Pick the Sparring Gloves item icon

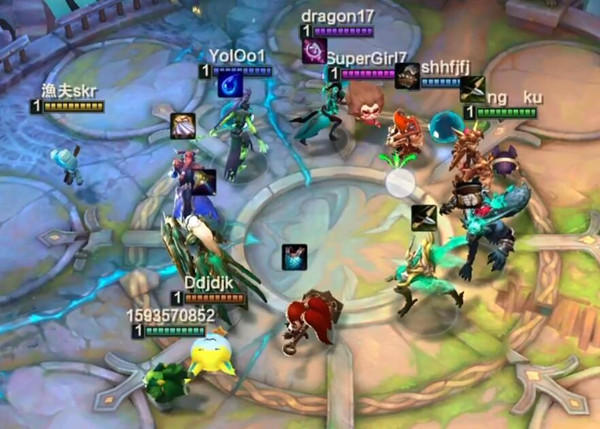pyautogui.click(x=182, y=125)
